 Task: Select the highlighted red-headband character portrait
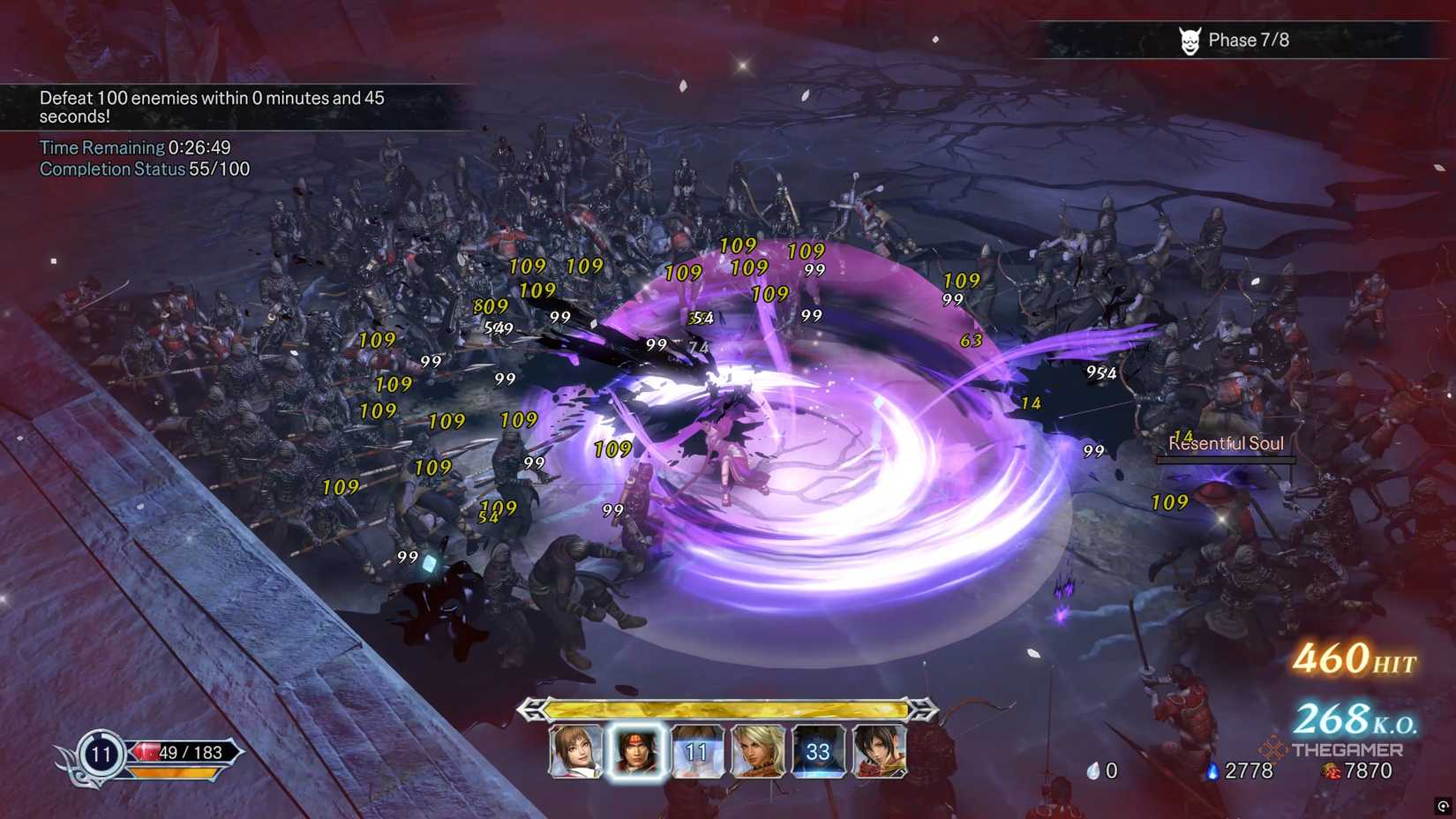point(636,751)
